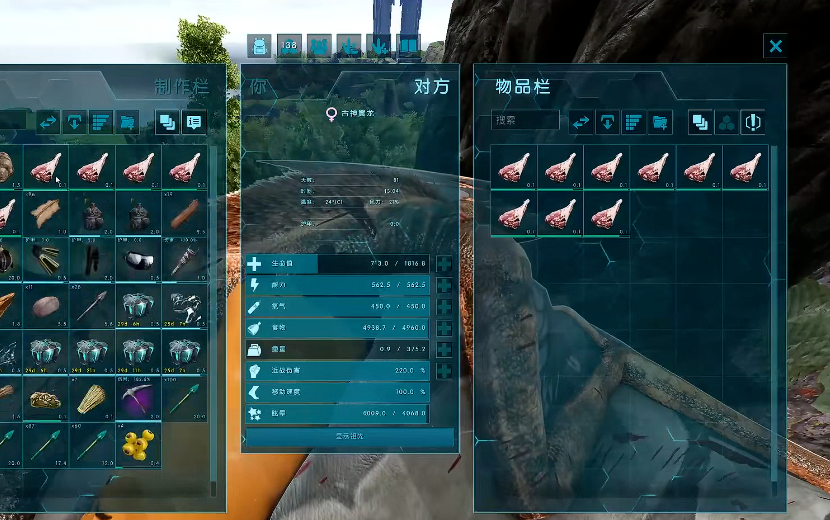830x520 pixels.
Task: Click the transfer-all arrows button in 物品栏
Action: tap(581, 122)
